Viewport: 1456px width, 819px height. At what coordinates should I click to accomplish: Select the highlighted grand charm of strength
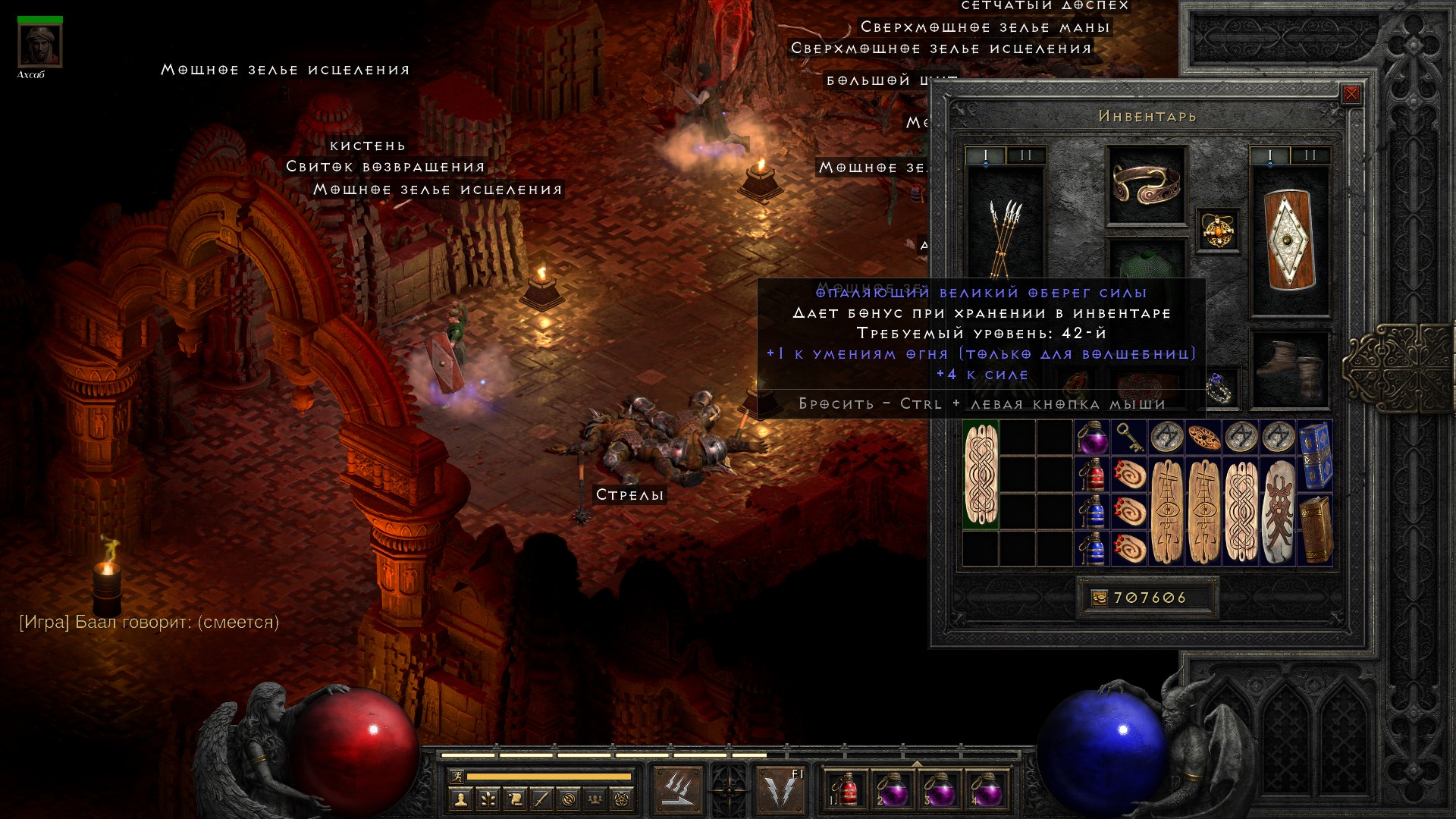pyautogui.click(x=981, y=475)
